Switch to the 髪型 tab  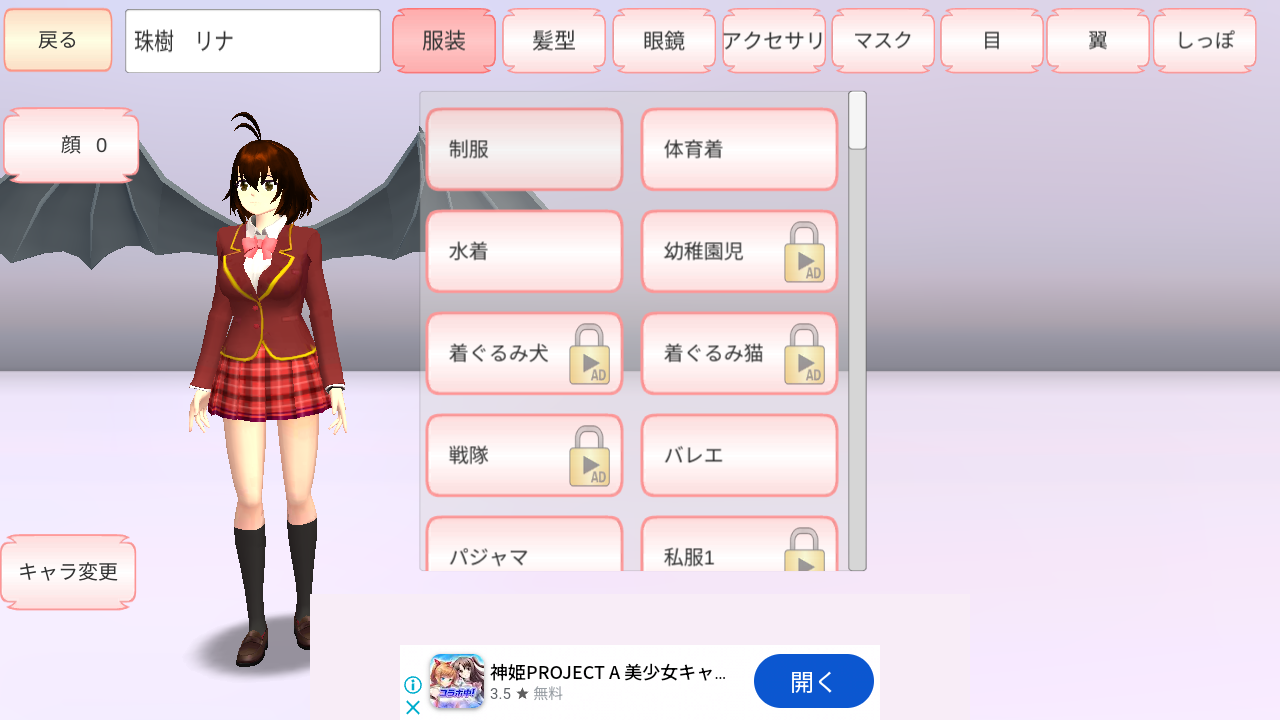553,40
